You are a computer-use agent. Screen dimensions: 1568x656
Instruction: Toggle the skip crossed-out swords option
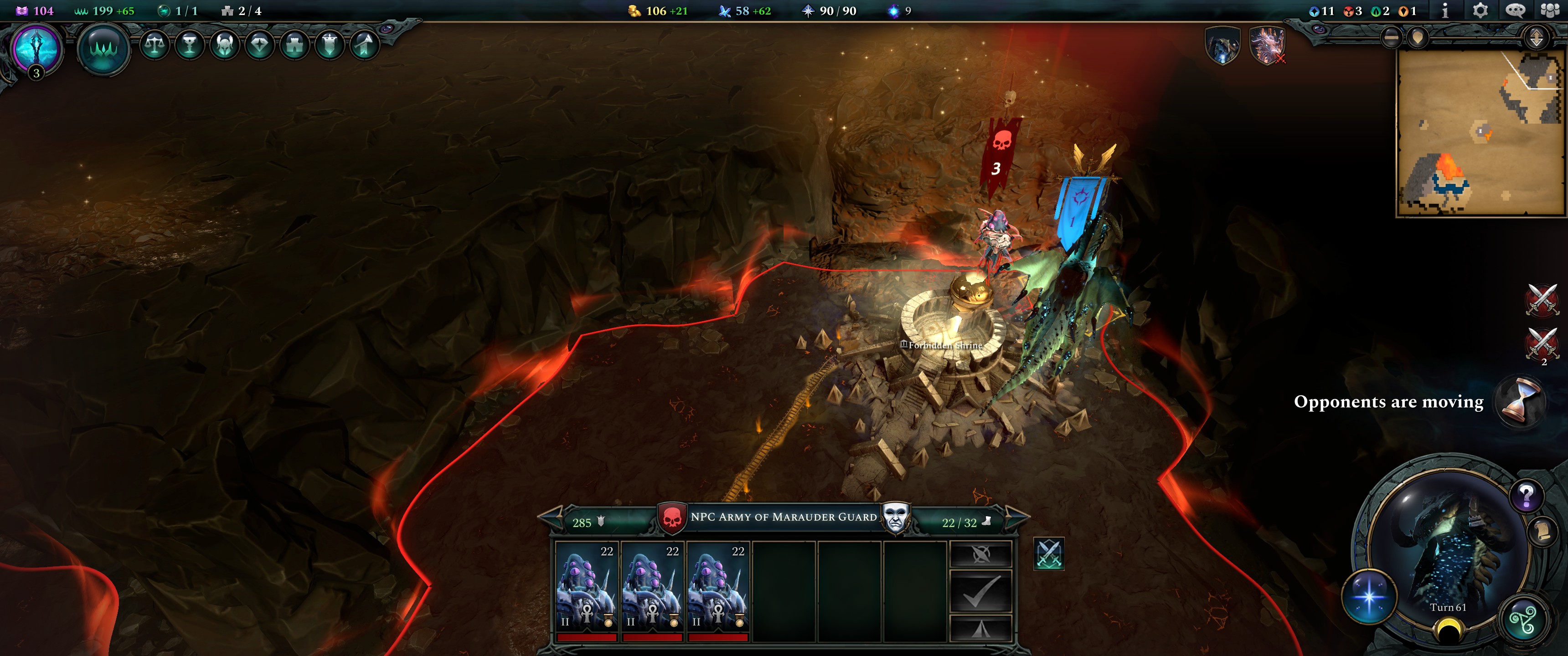[x=981, y=554]
